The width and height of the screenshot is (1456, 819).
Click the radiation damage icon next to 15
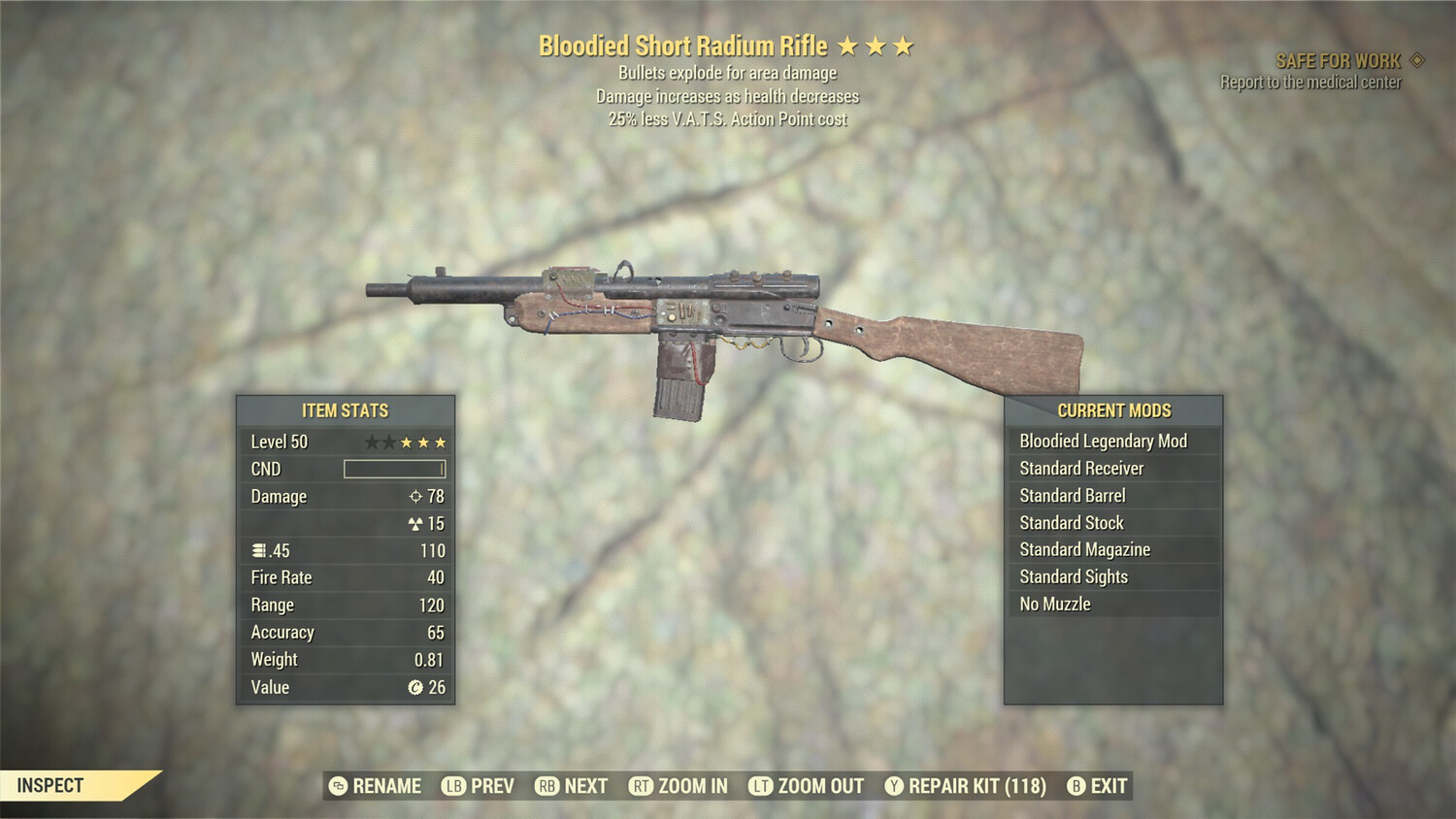(x=415, y=523)
